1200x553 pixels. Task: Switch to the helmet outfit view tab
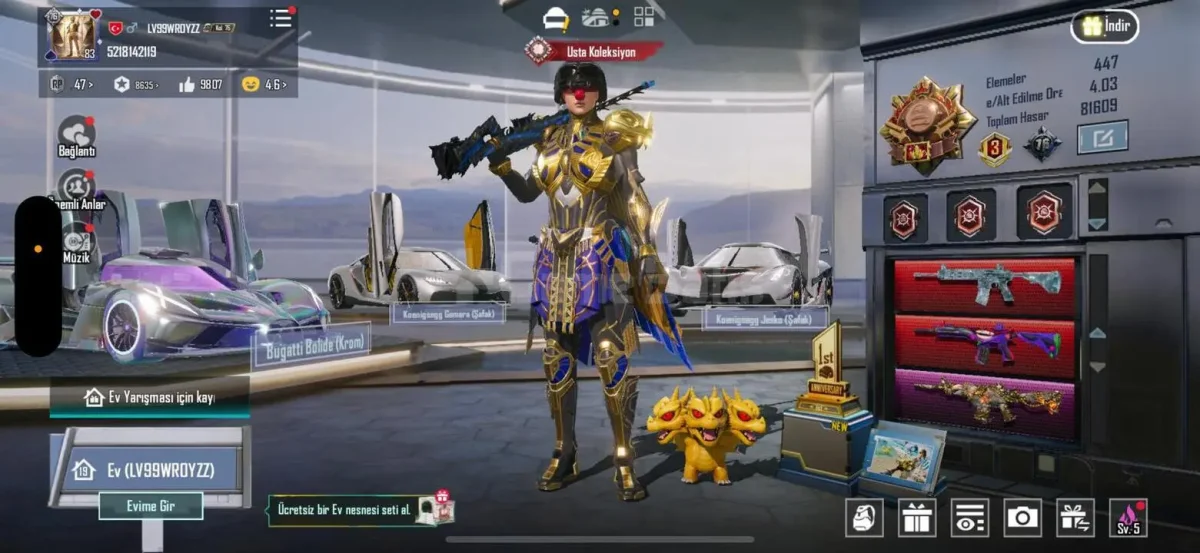(556, 17)
